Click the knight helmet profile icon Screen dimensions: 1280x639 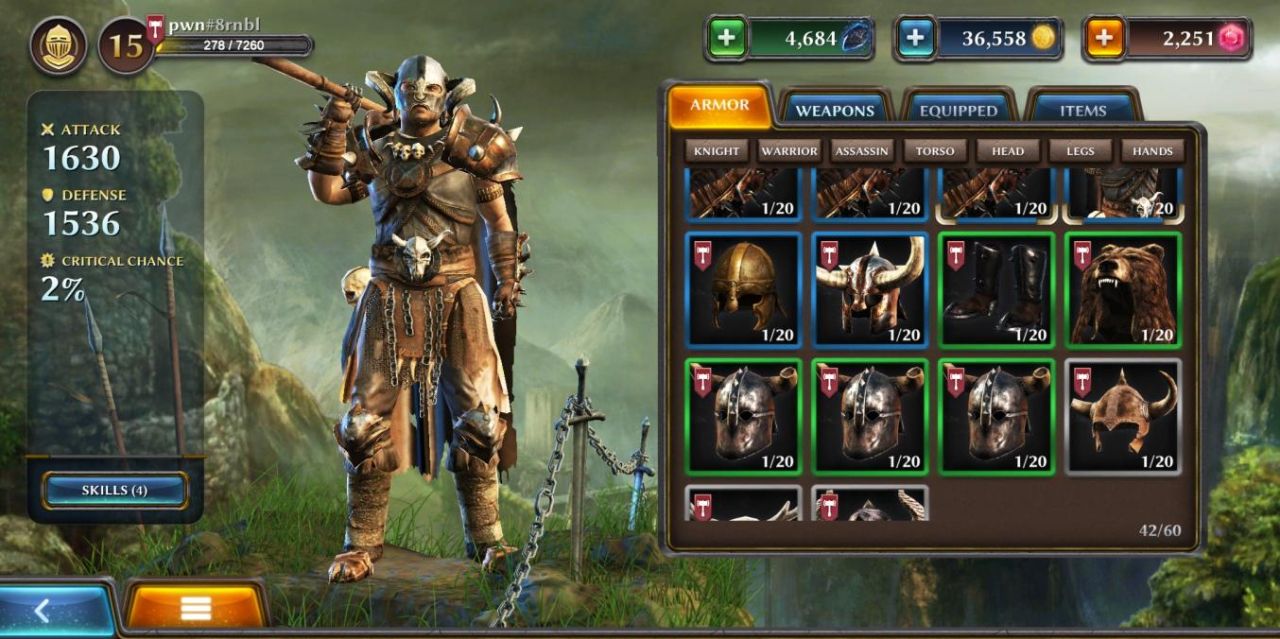point(58,45)
